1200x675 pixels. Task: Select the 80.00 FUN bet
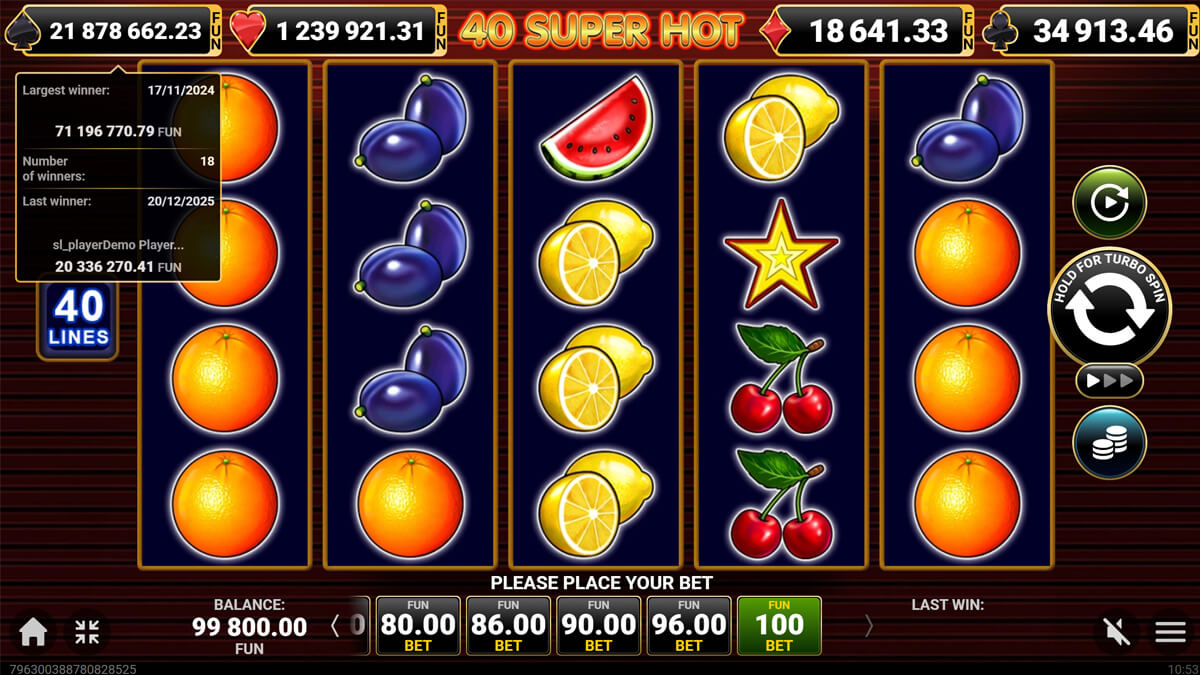click(418, 626)
